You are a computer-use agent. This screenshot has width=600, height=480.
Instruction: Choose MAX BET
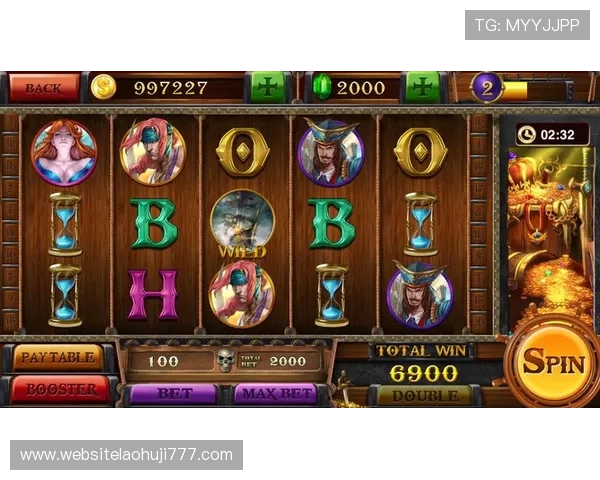click(275, 394)
